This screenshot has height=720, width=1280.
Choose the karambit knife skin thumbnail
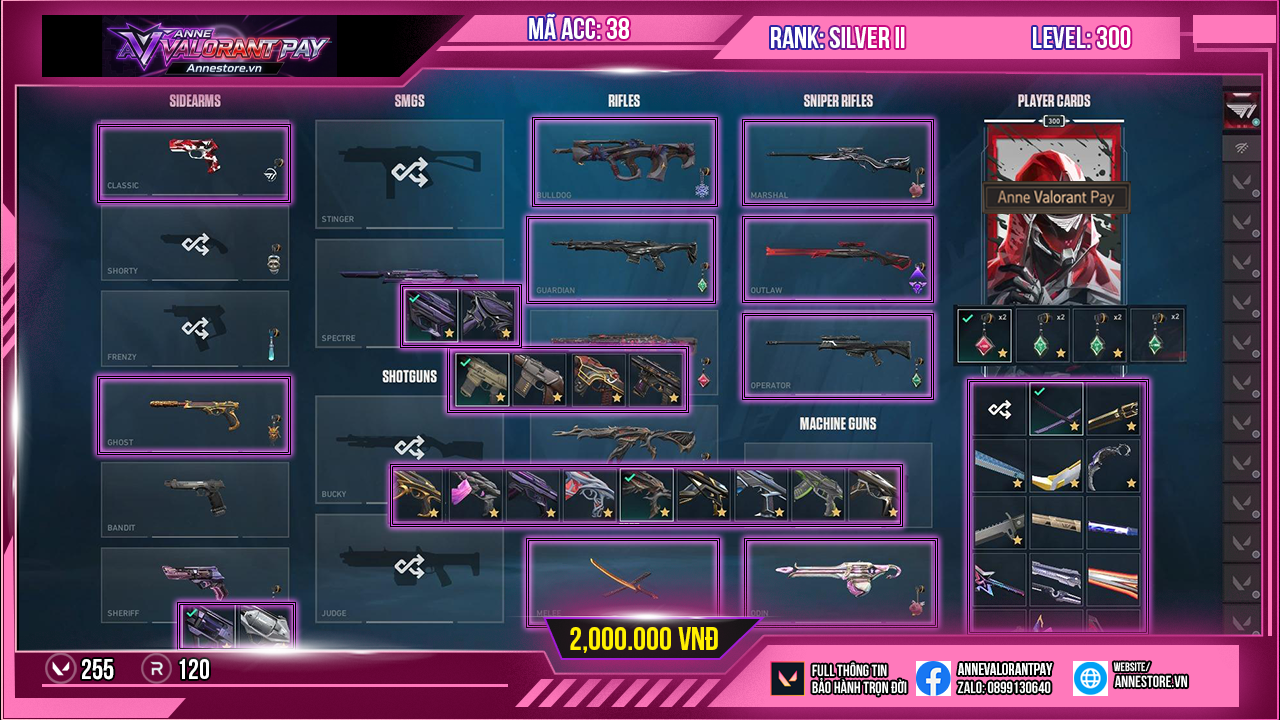click(x=1112, y=466)
